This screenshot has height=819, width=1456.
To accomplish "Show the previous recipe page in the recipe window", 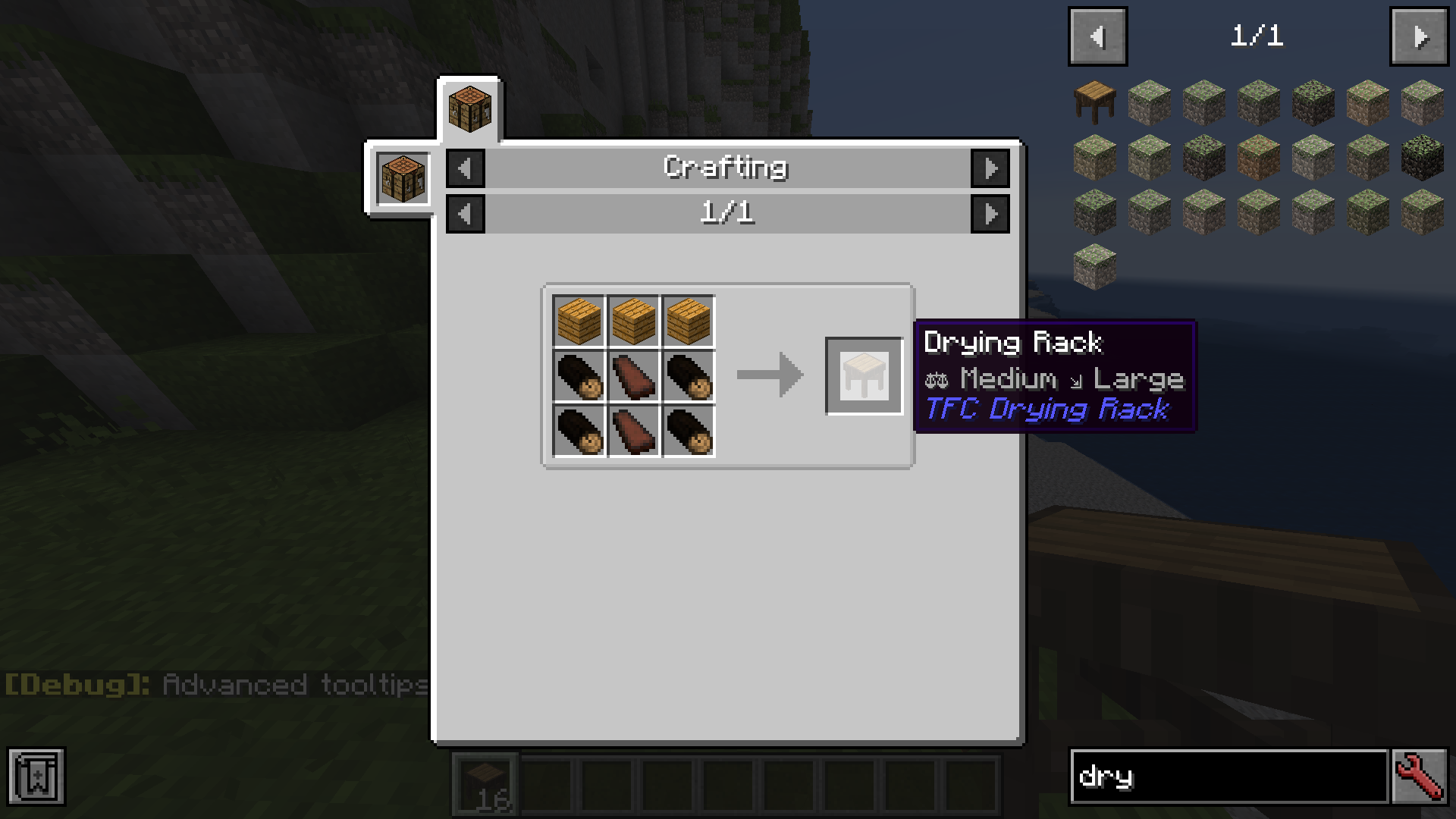I will (x=465, y=214).
